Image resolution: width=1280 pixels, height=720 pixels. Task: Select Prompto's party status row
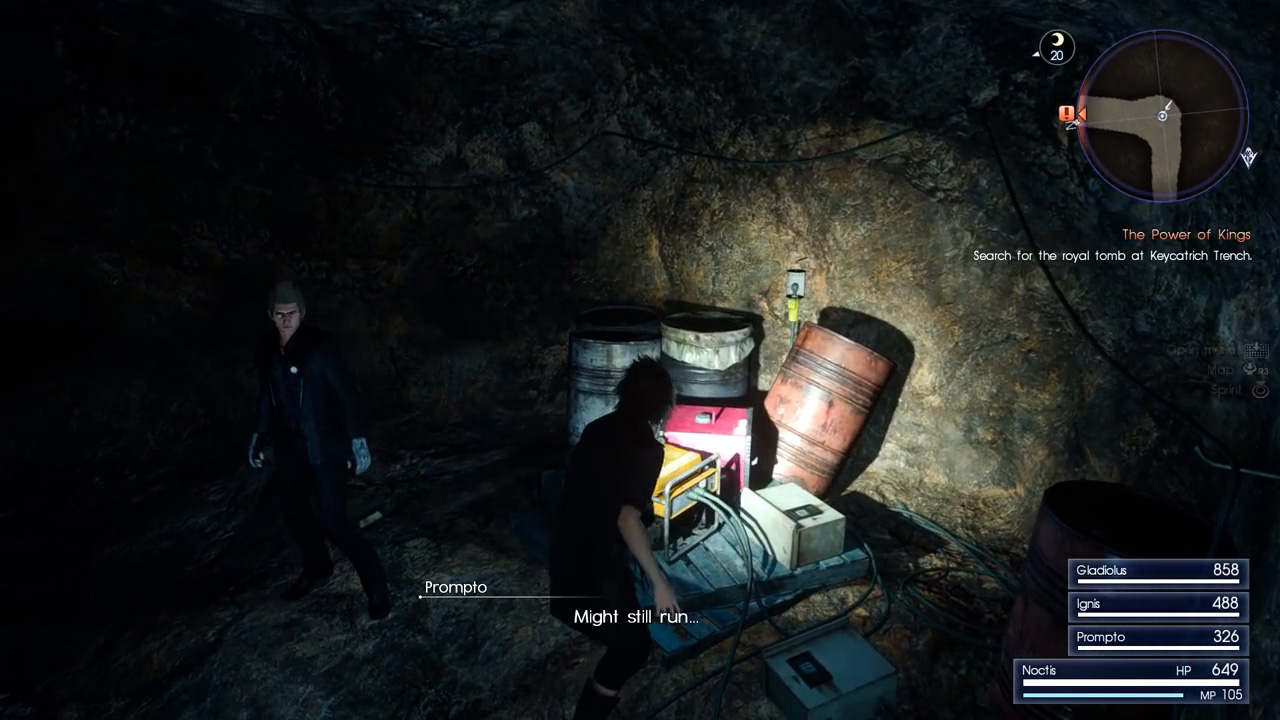pos(1157,637)
